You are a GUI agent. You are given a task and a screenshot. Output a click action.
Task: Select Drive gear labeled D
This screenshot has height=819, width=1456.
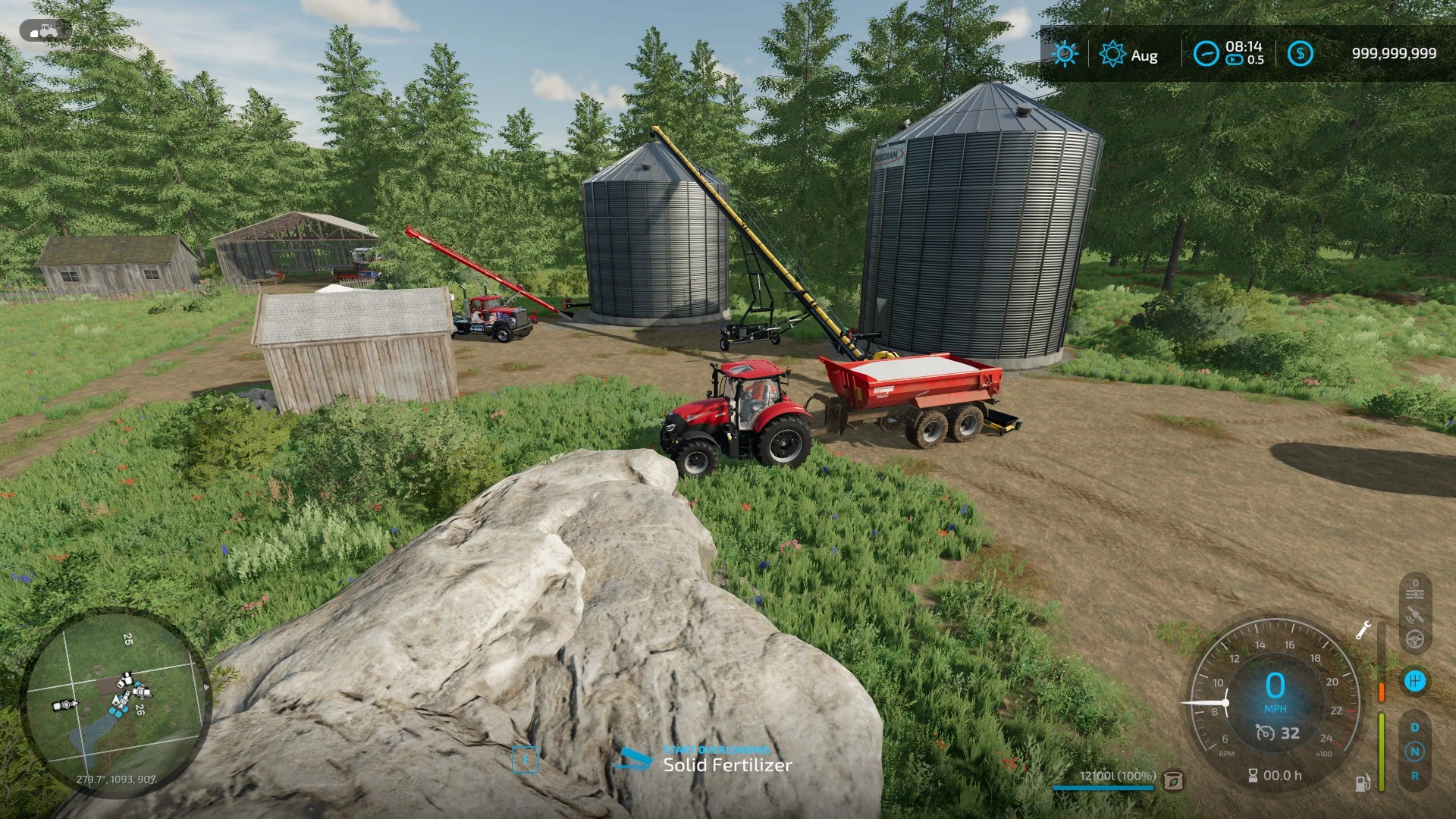(x=1414, y=726)
